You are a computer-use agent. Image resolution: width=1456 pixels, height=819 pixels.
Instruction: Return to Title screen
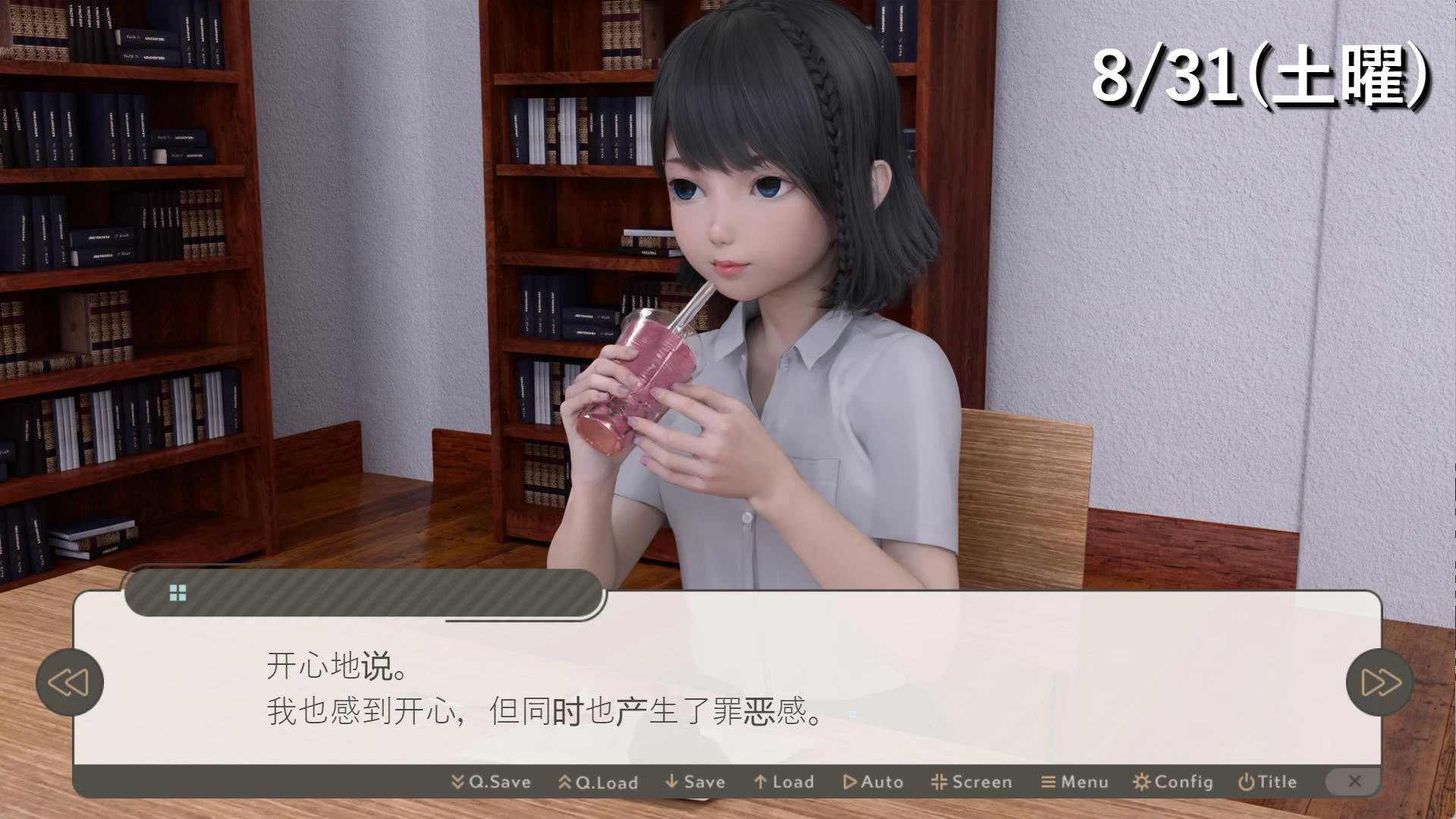click(1267, 782)
